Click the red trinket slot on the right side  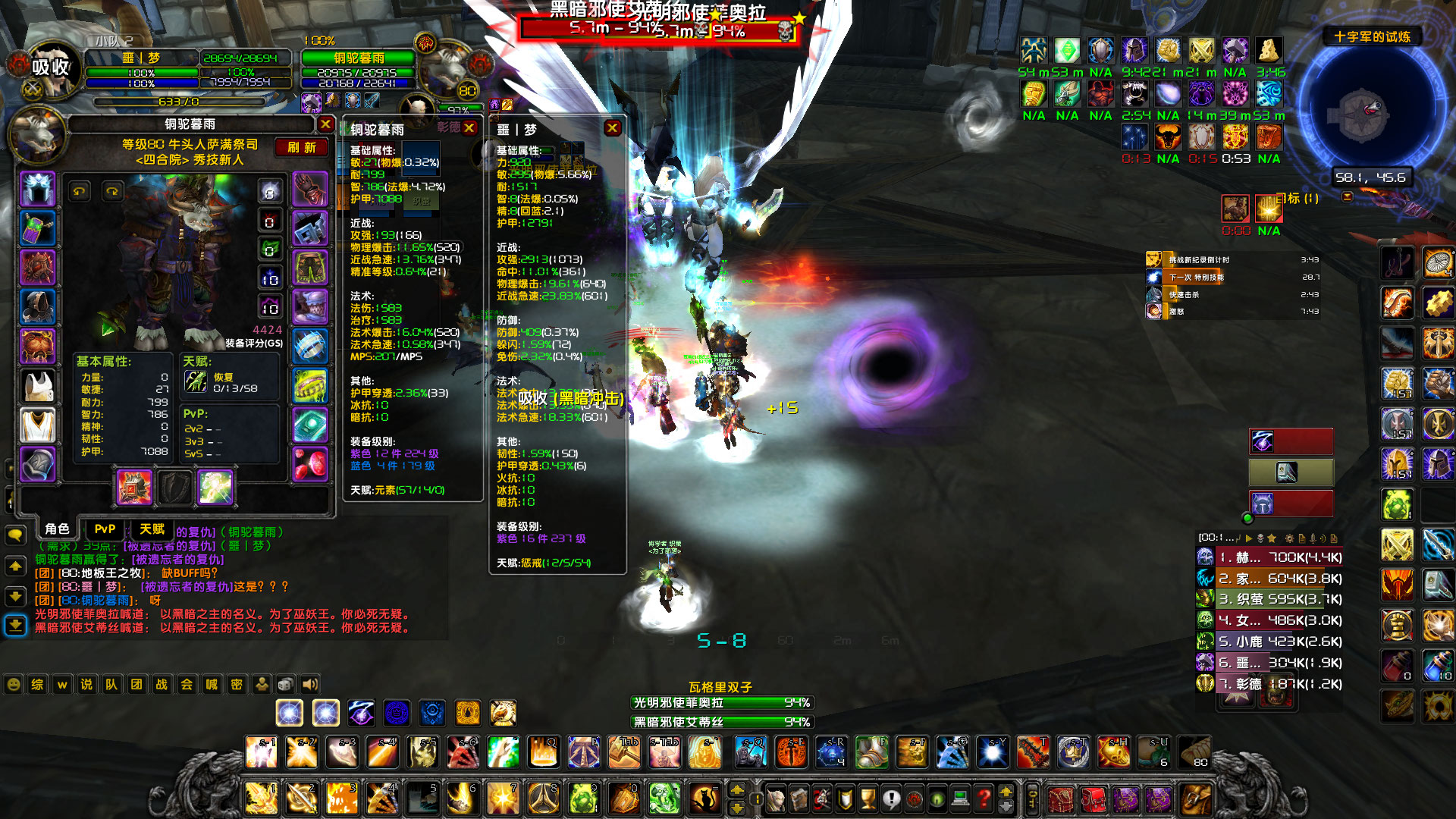(x=311, y=463)
